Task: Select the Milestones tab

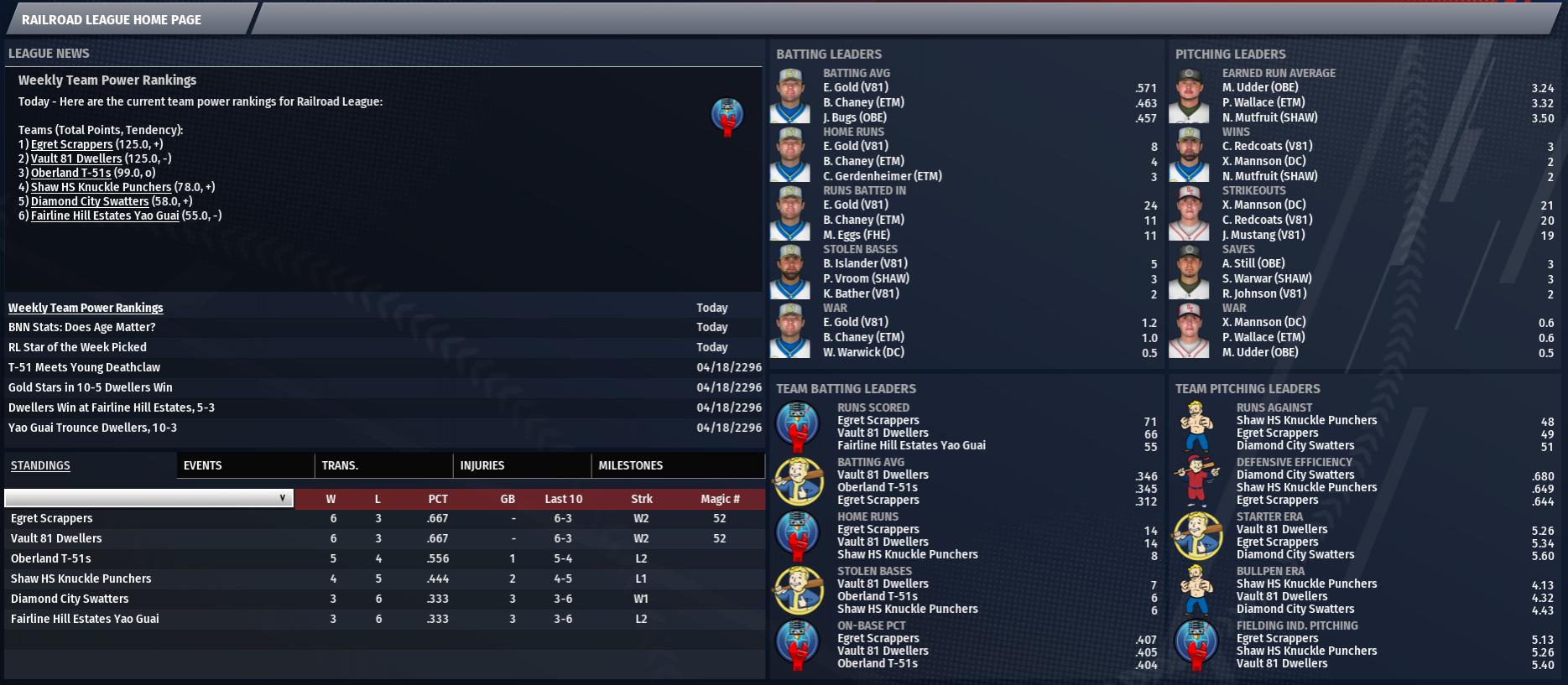Action: [x=630, y=465]
